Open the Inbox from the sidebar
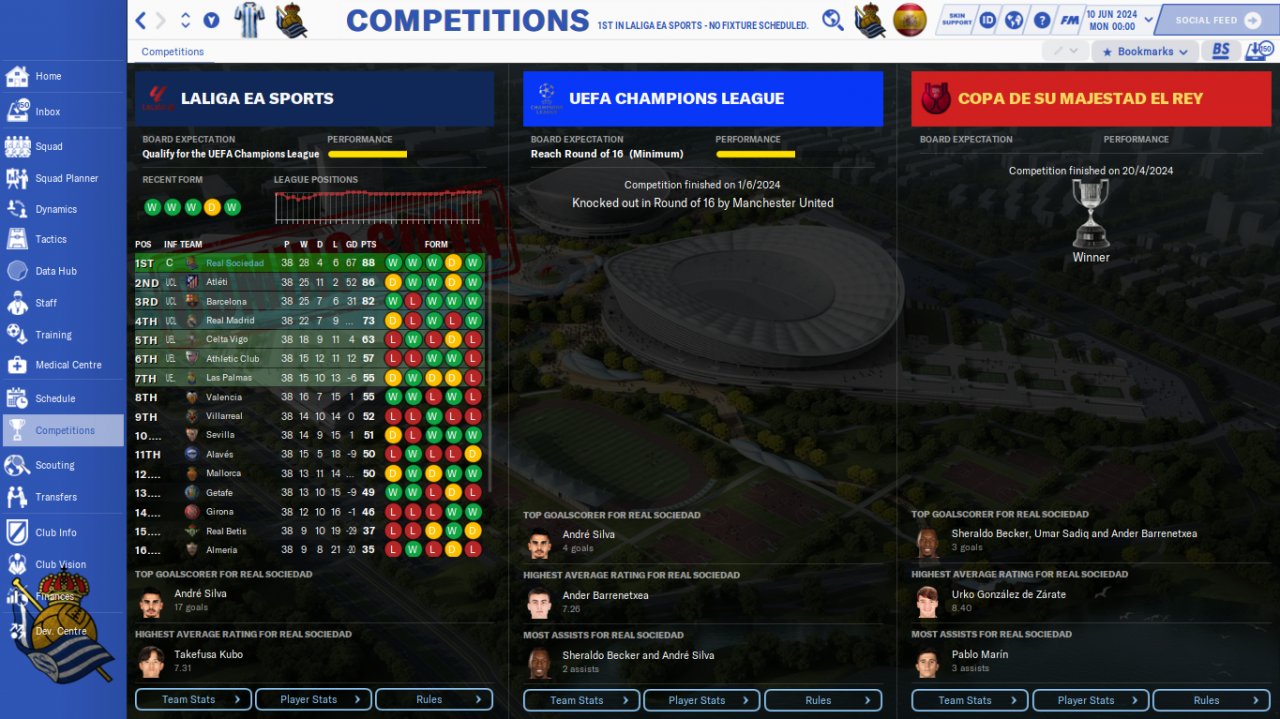1280x719 pixels. tap(47, 112)
